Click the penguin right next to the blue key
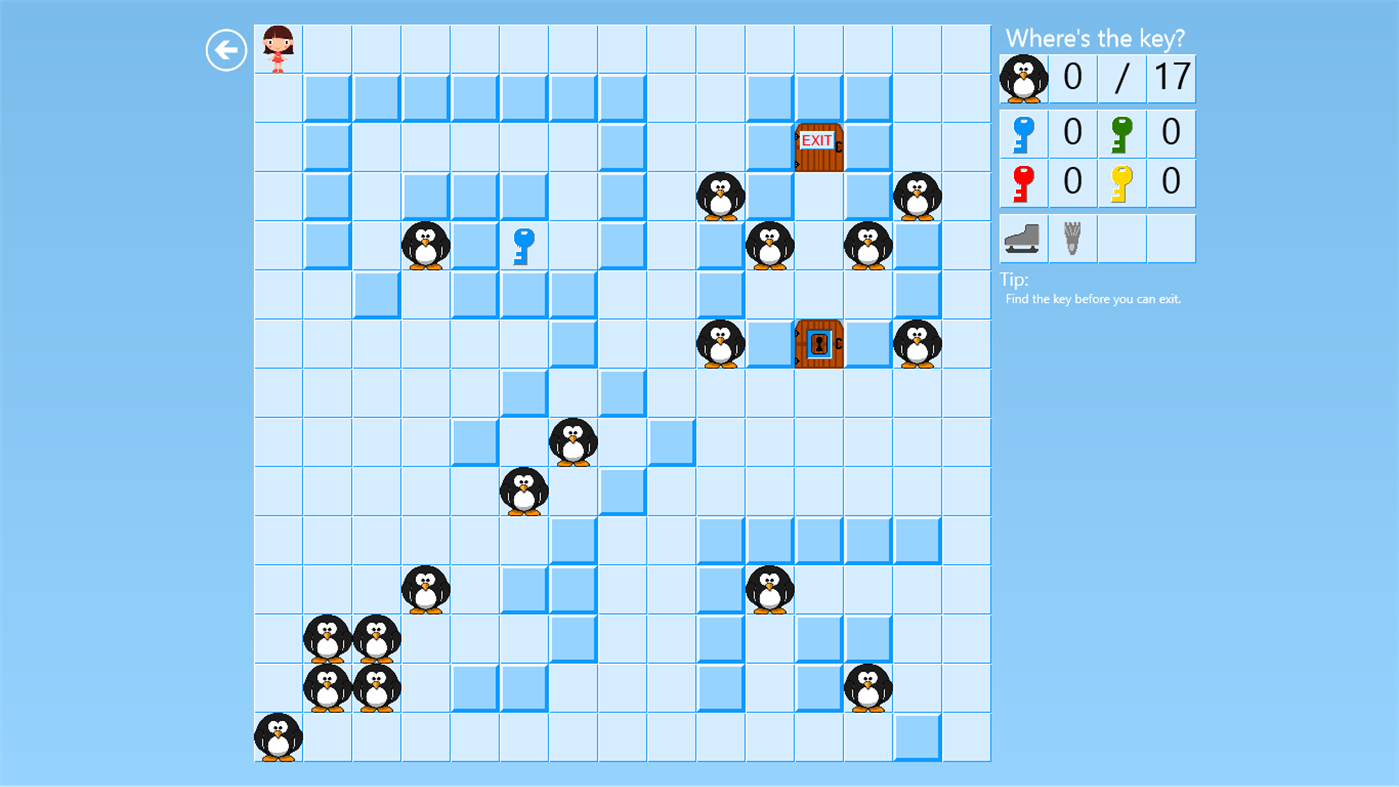Viewport: 1399px width, 787px height. [424, 245]
